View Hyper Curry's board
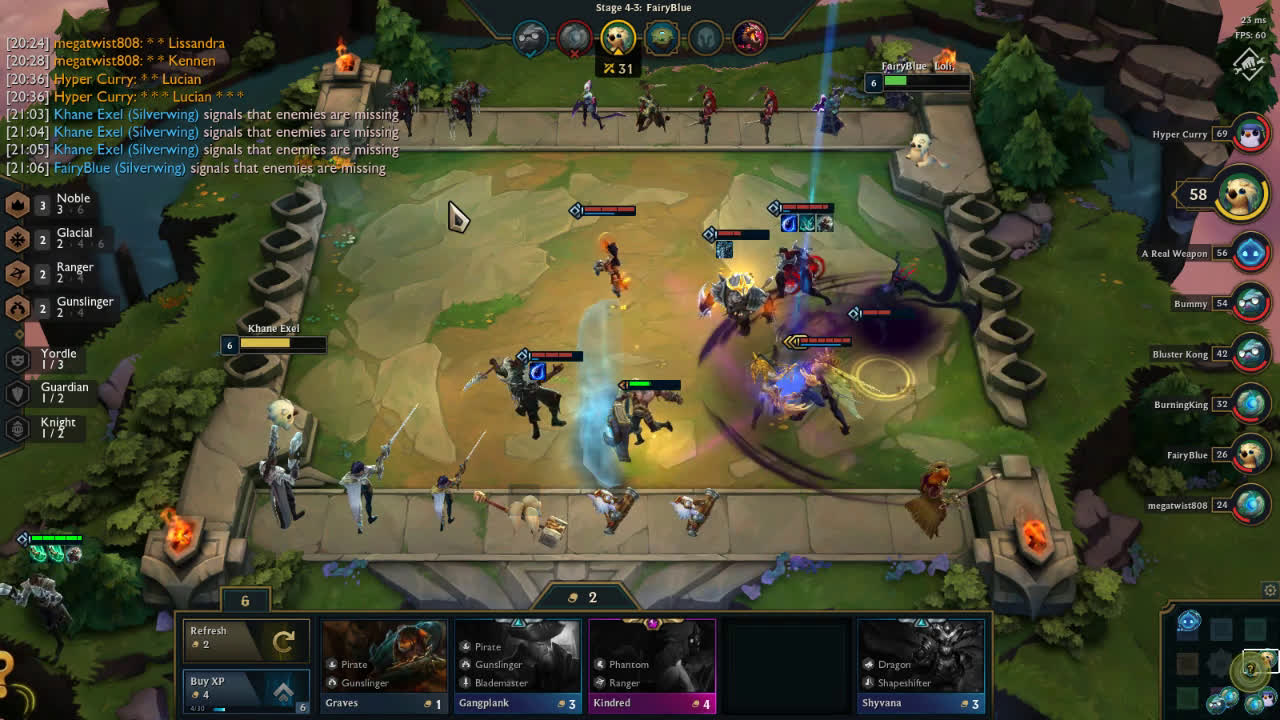The width and height of the screenshot is (1280, 720). point(1250,134)
